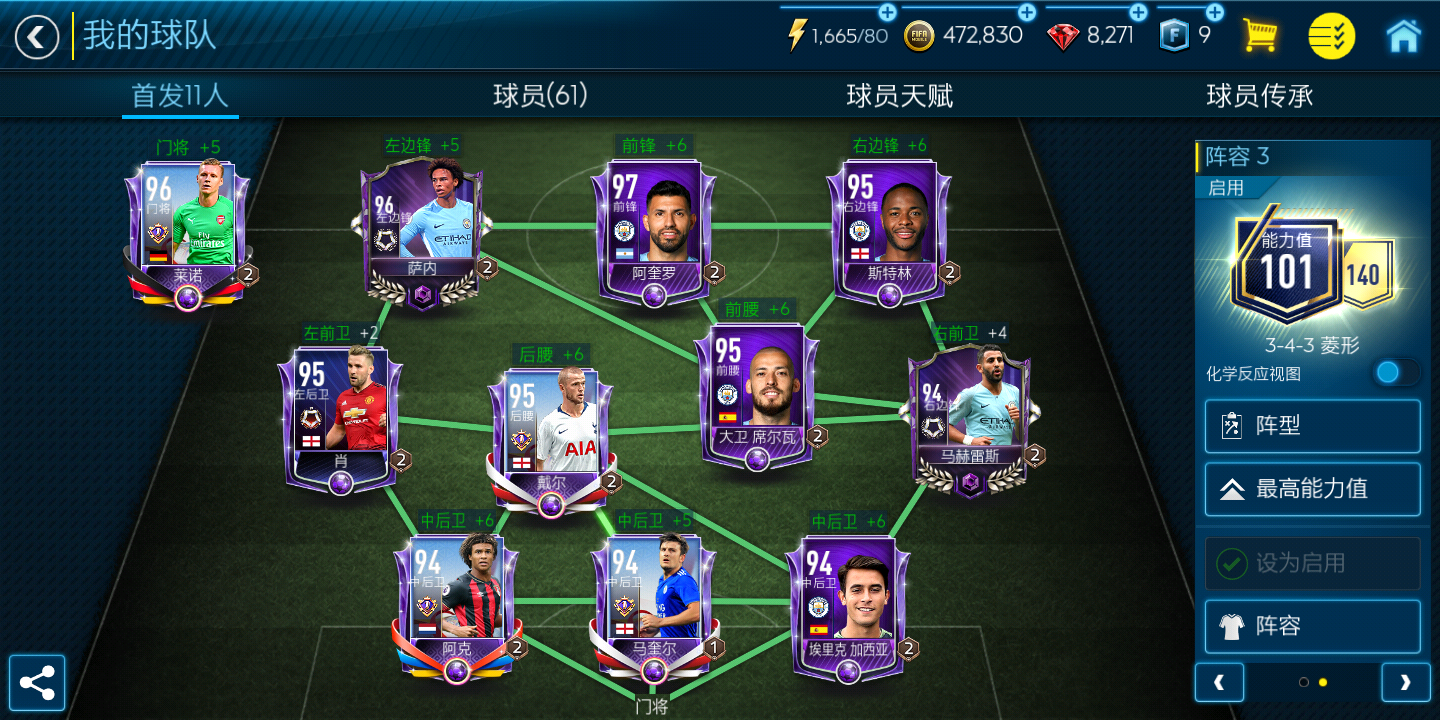Open the task list menu icon

point(1331,35)
